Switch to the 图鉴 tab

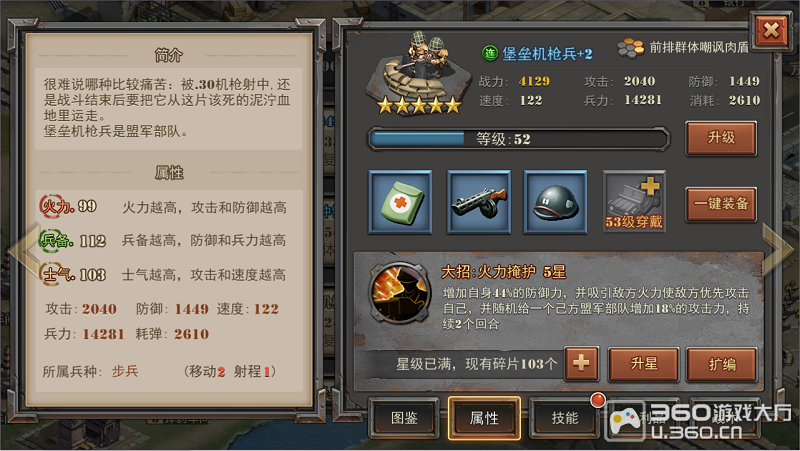405,417
